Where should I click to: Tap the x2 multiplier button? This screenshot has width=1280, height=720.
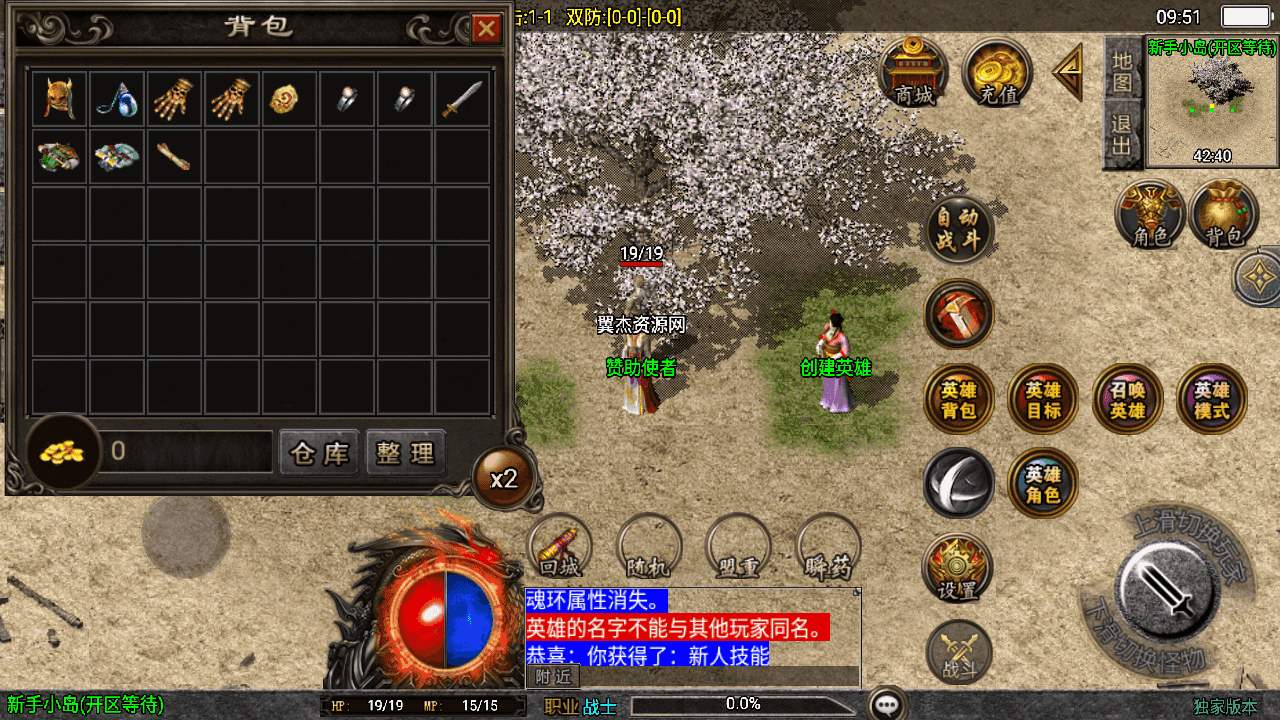tap(504, 478)
